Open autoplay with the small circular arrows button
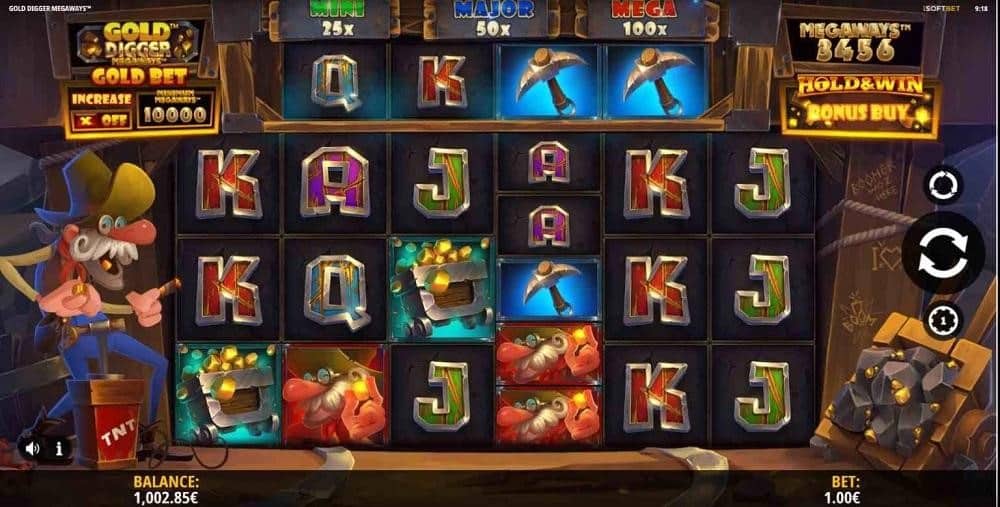The height and width of the screenshot is (507, 1000). tap(942, 185)
